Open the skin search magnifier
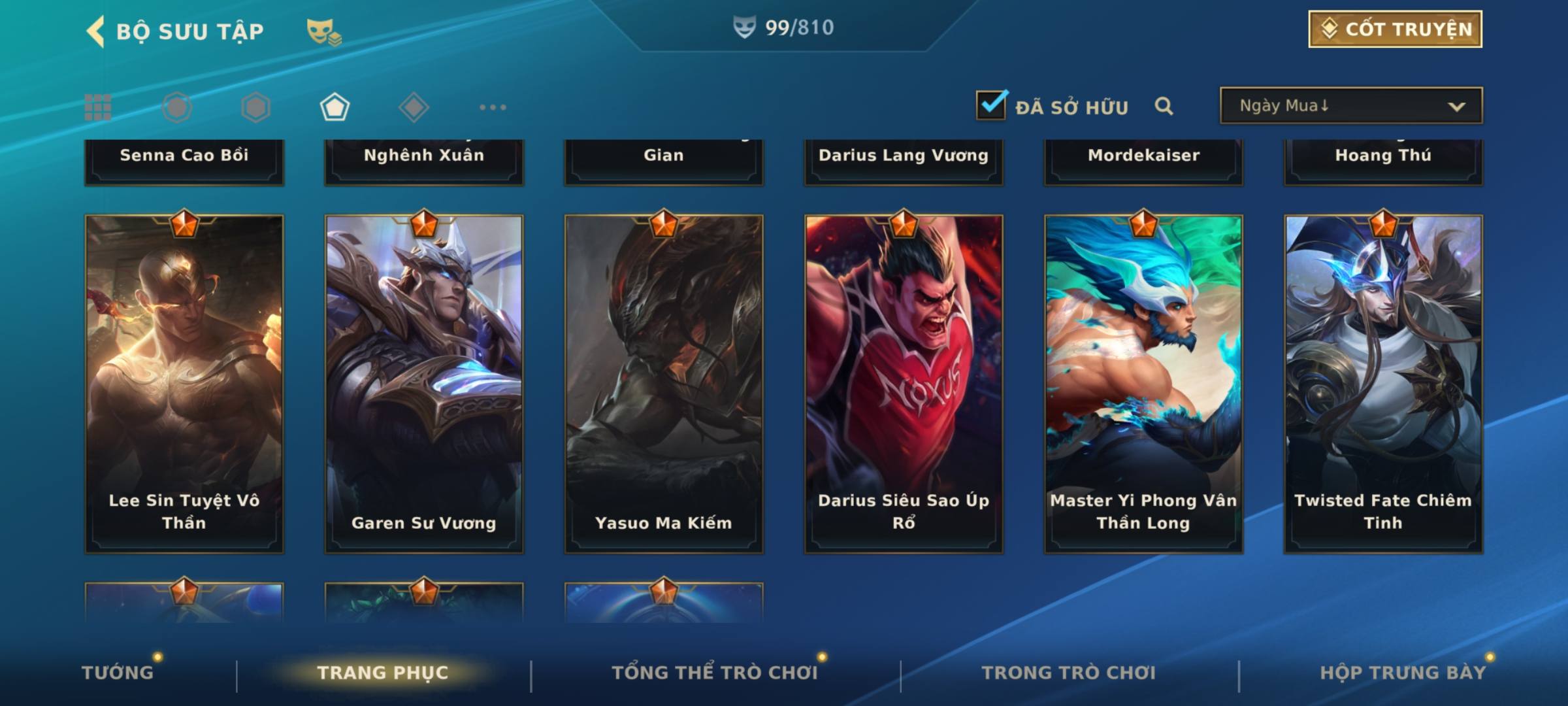This screenshot has width=1568, height=706. (x=1164, y=106)
